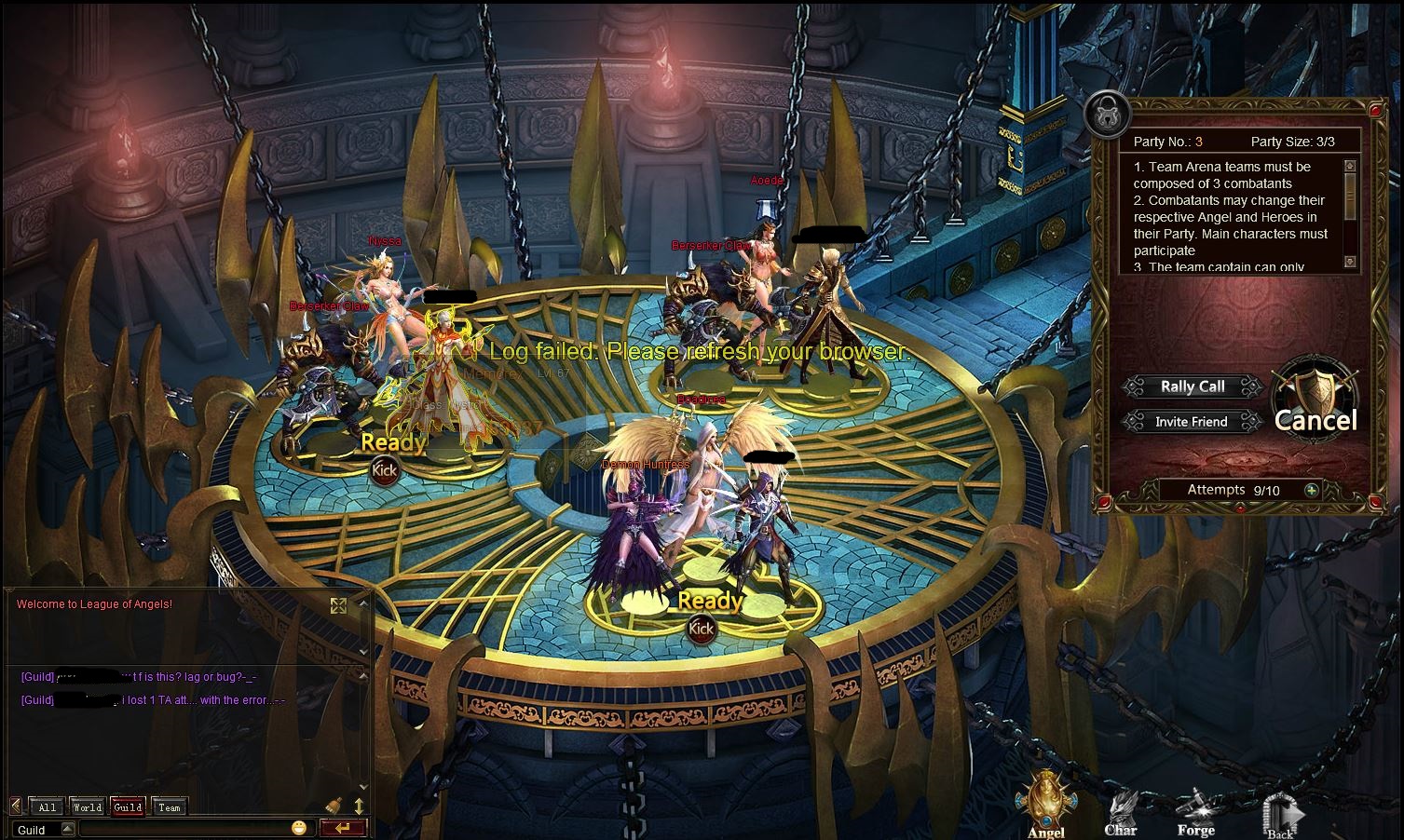The width and height of the screenshot is (1404, 840).
Task: Show the Team chat tab
Action: [169, 807]
